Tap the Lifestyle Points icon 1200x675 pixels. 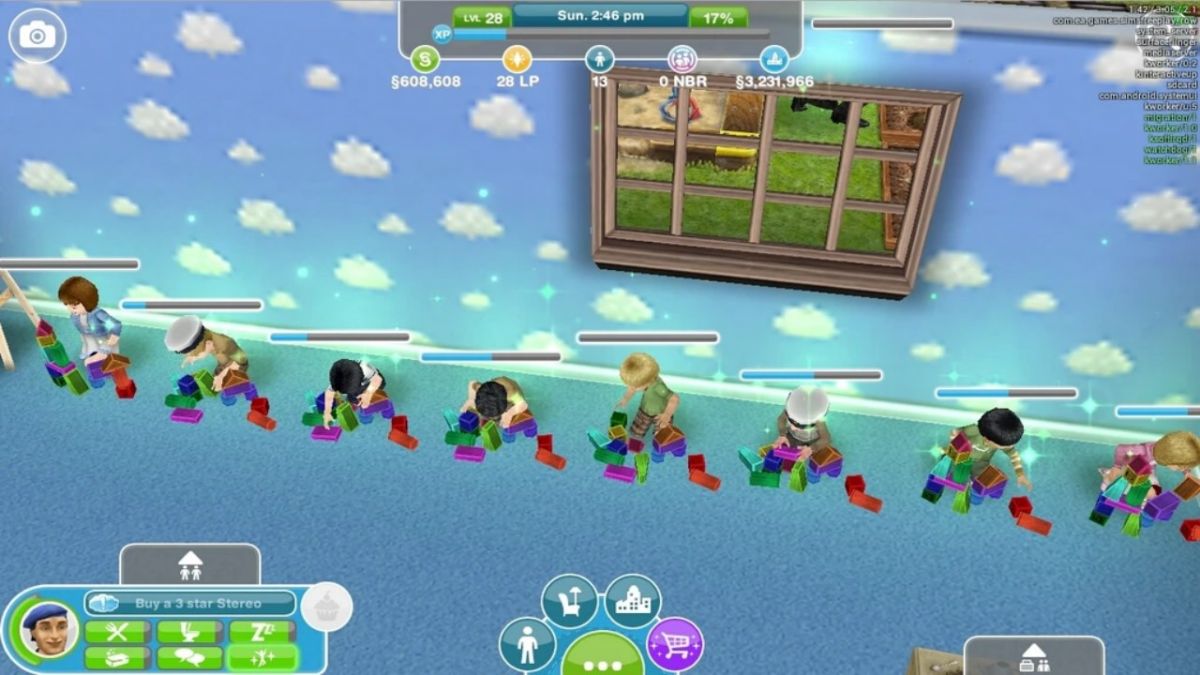coord(517,58)
